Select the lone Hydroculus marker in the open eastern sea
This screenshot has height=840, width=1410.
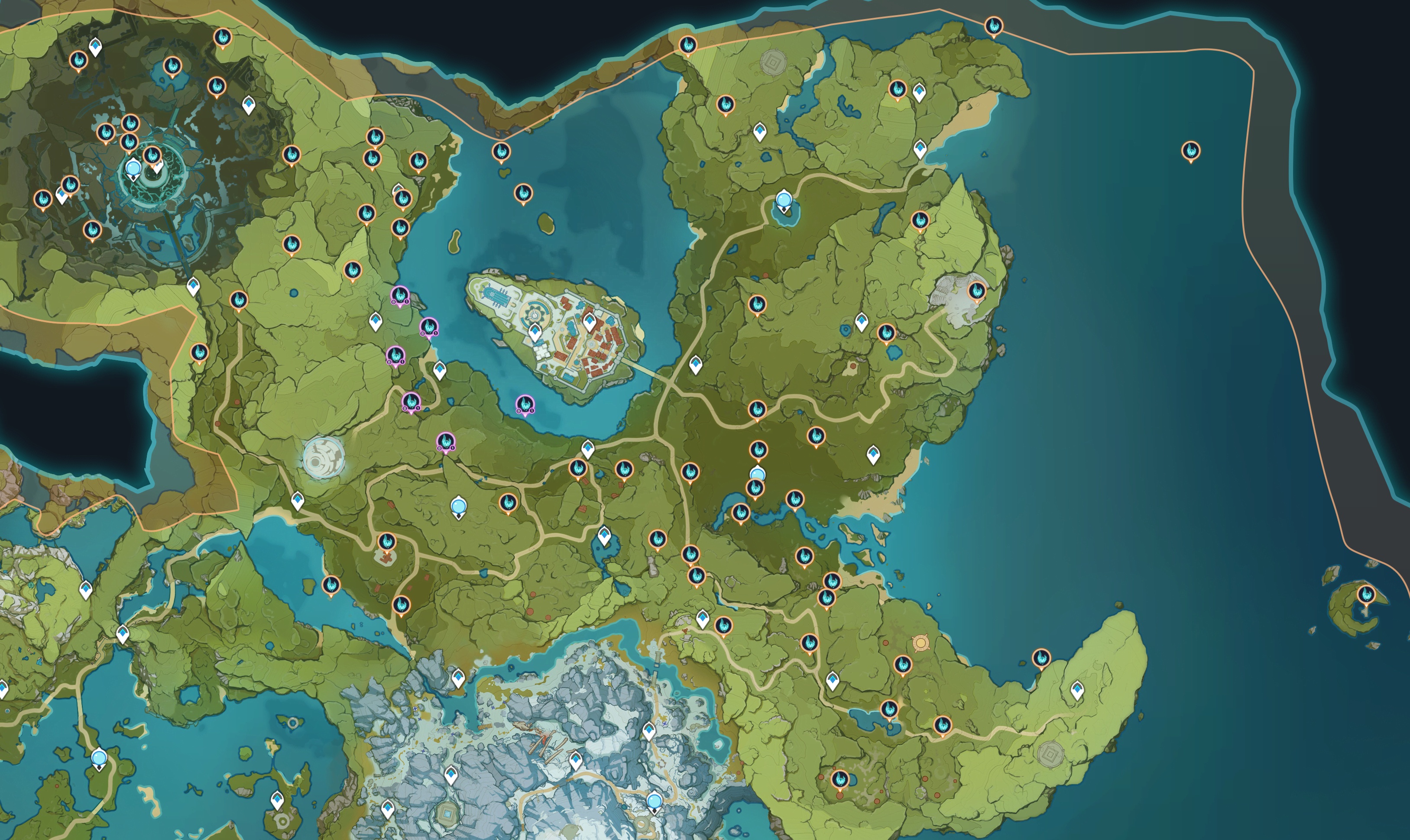coord(1191,151)
